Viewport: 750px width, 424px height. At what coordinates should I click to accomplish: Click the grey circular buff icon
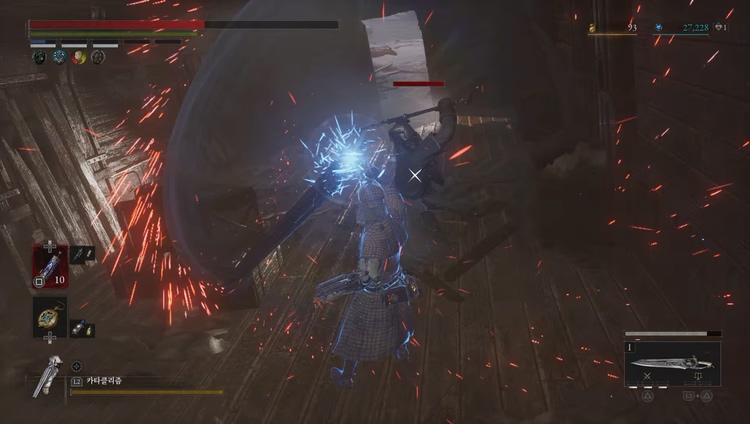click(x=98, y=58)
